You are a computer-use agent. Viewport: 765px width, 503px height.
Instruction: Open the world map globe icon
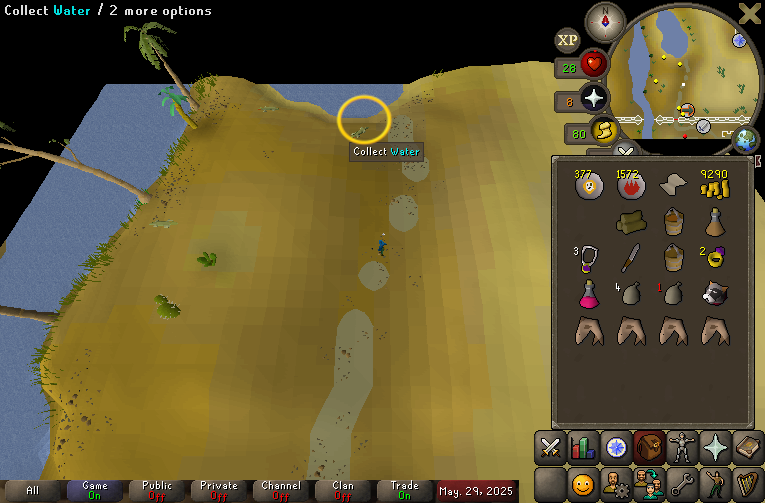pos(744,139)
